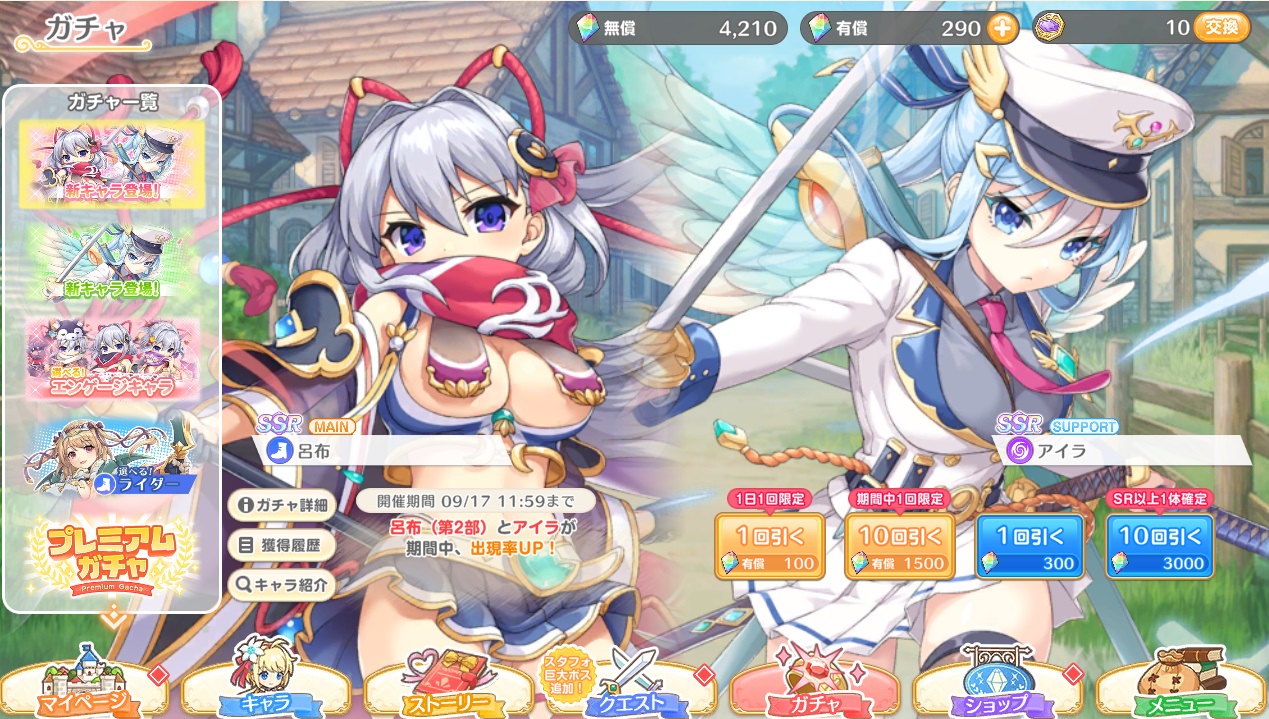Open the キャラ紹介 character introduction
The image size is (1269, 719).
281,586
